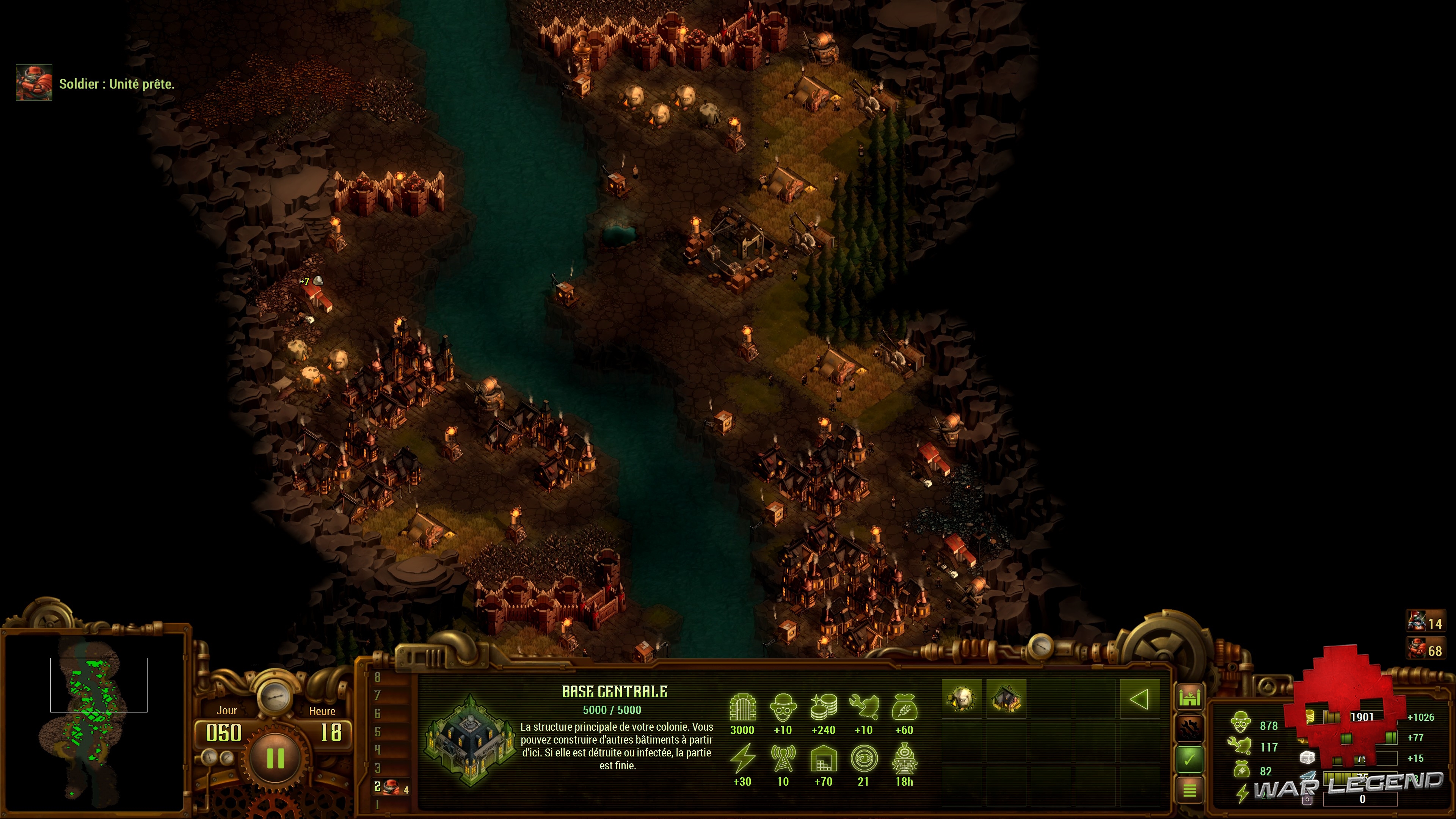Select empty control group 5
1456x819 pixels.
(378, 732)
